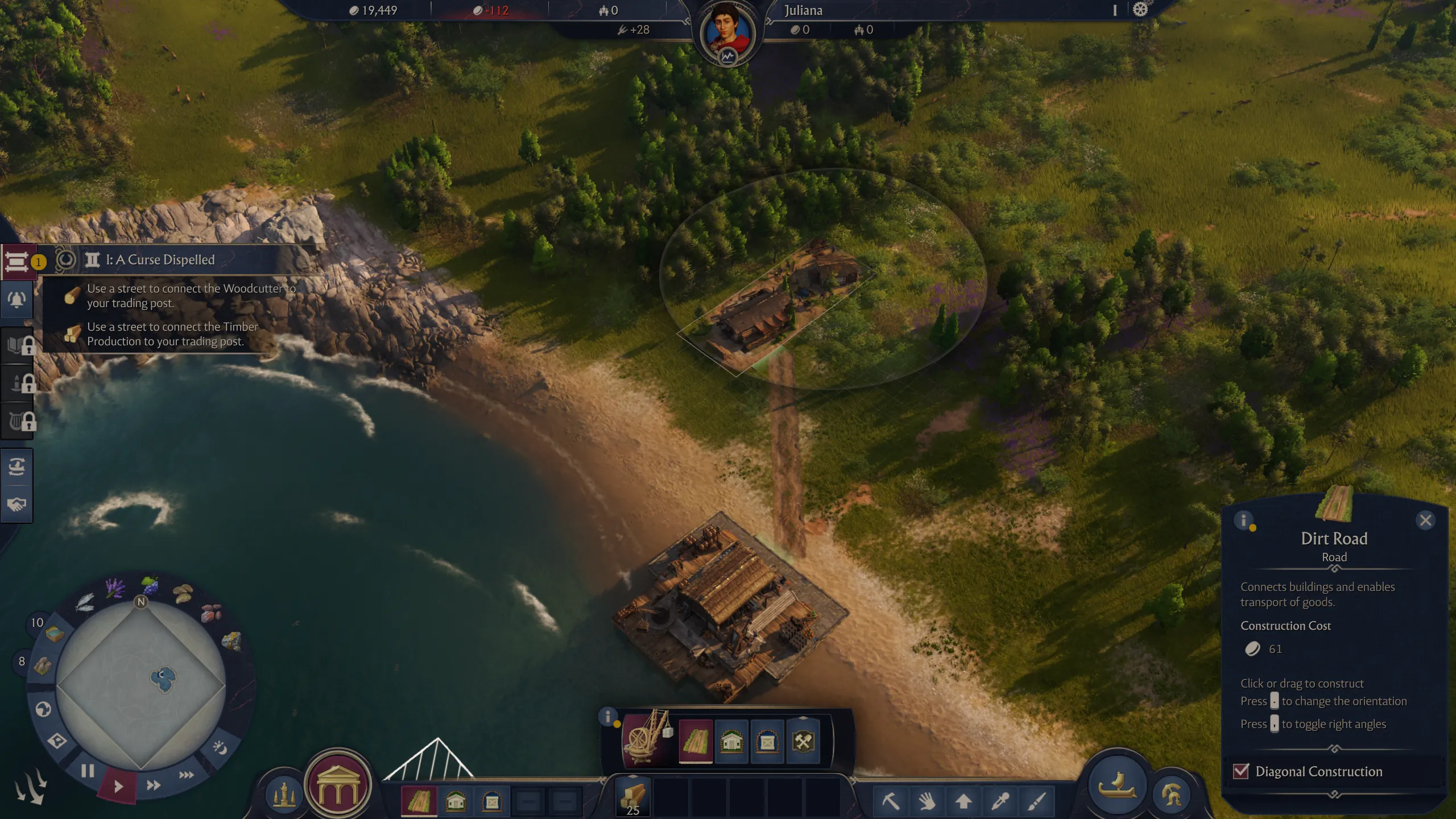1456x819 pixels.
Task: Toggle the day and night cycle icon
Action: 220,747
